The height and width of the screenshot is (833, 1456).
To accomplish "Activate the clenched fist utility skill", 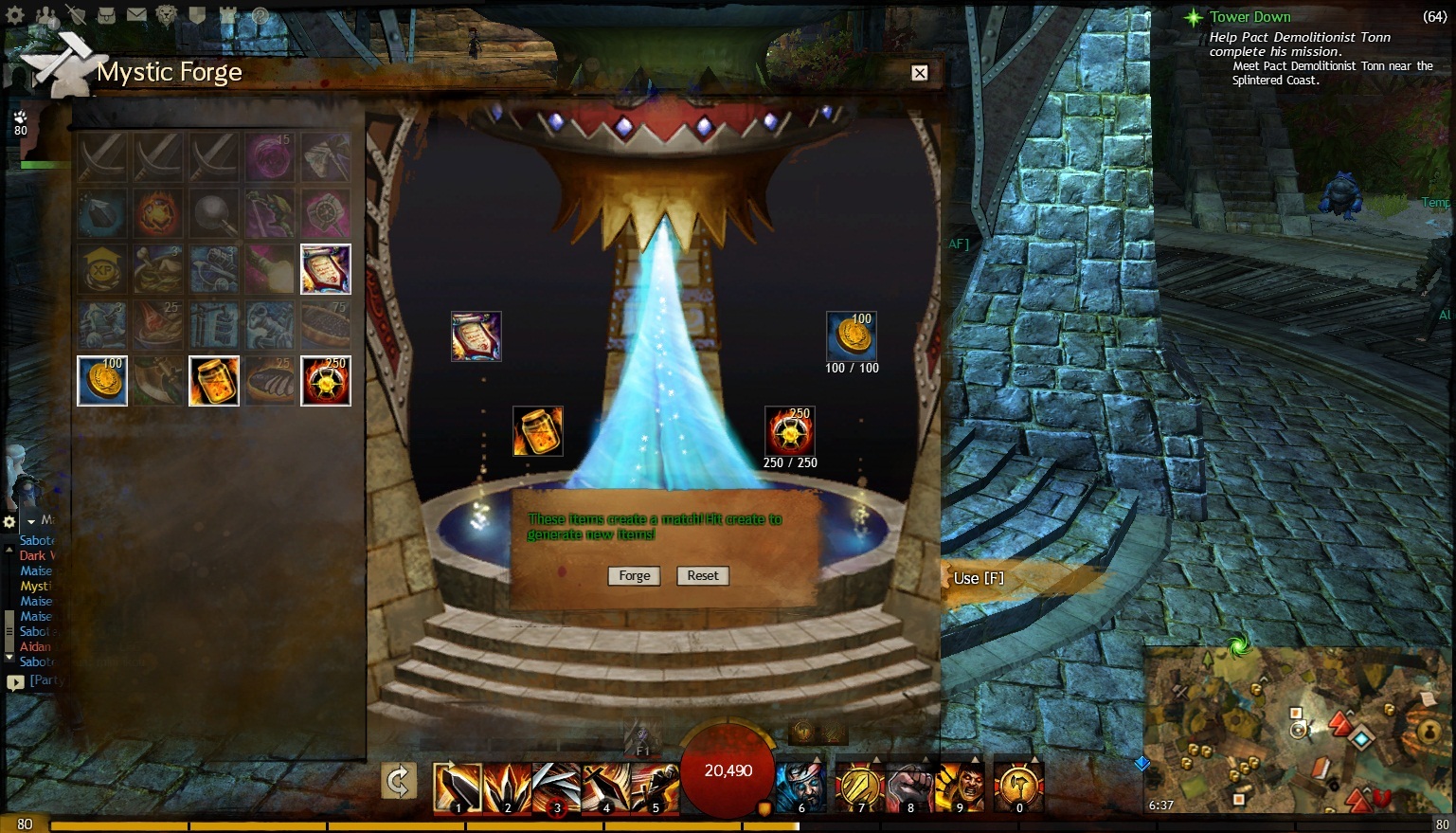I will pyautogui.click(x=910, y=788).
